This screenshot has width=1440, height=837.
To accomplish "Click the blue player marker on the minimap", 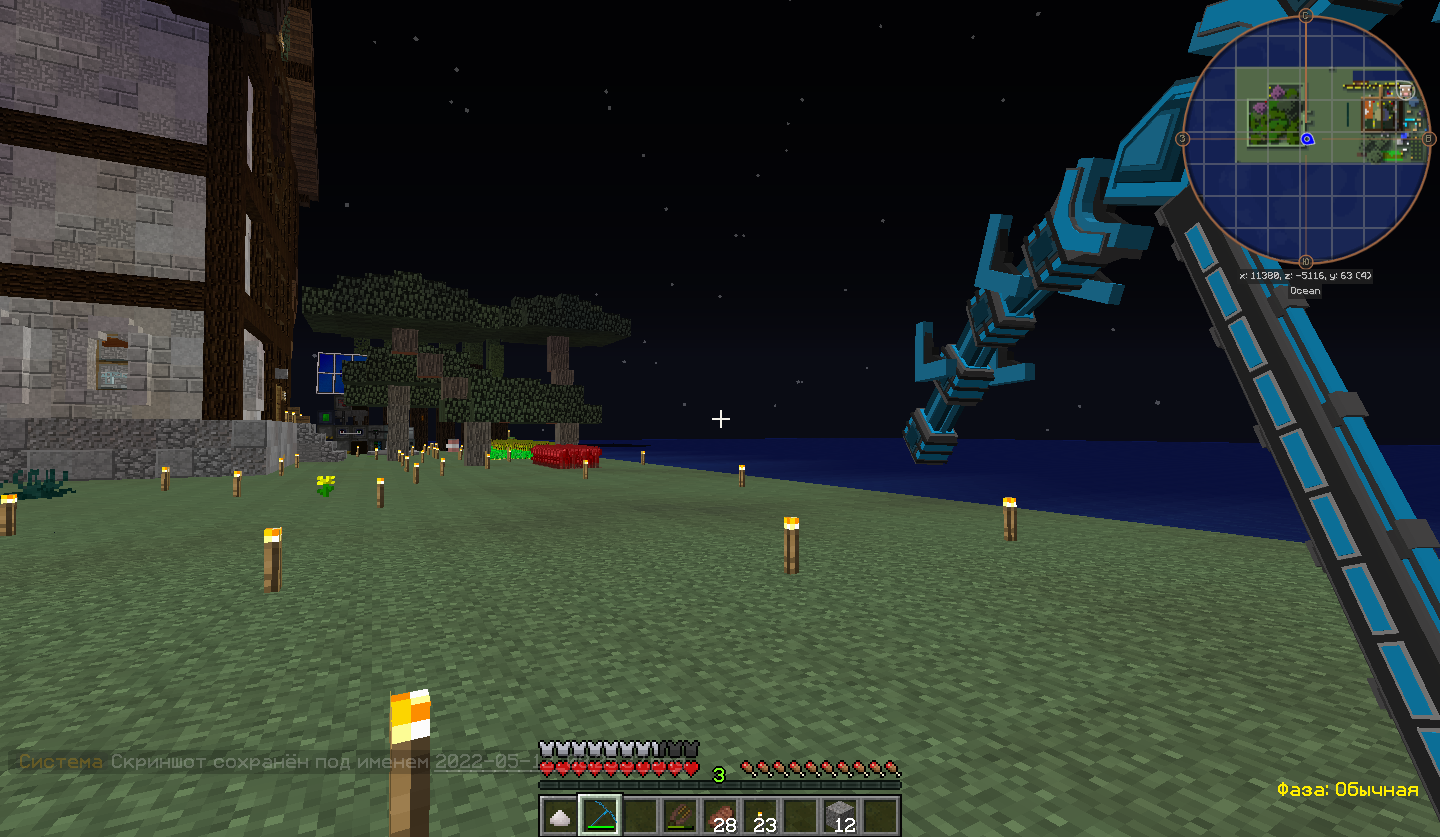I will [x=1307, y=139].
